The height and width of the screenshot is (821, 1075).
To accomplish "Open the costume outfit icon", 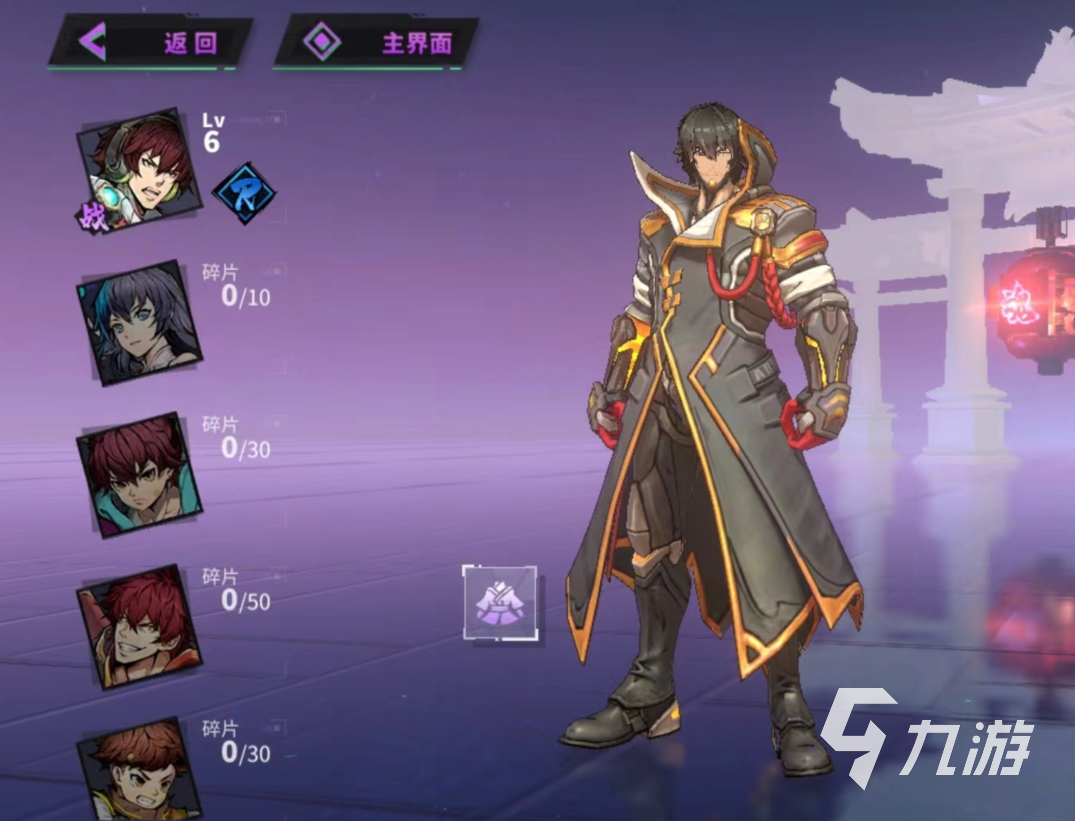I will click(500, 603).
